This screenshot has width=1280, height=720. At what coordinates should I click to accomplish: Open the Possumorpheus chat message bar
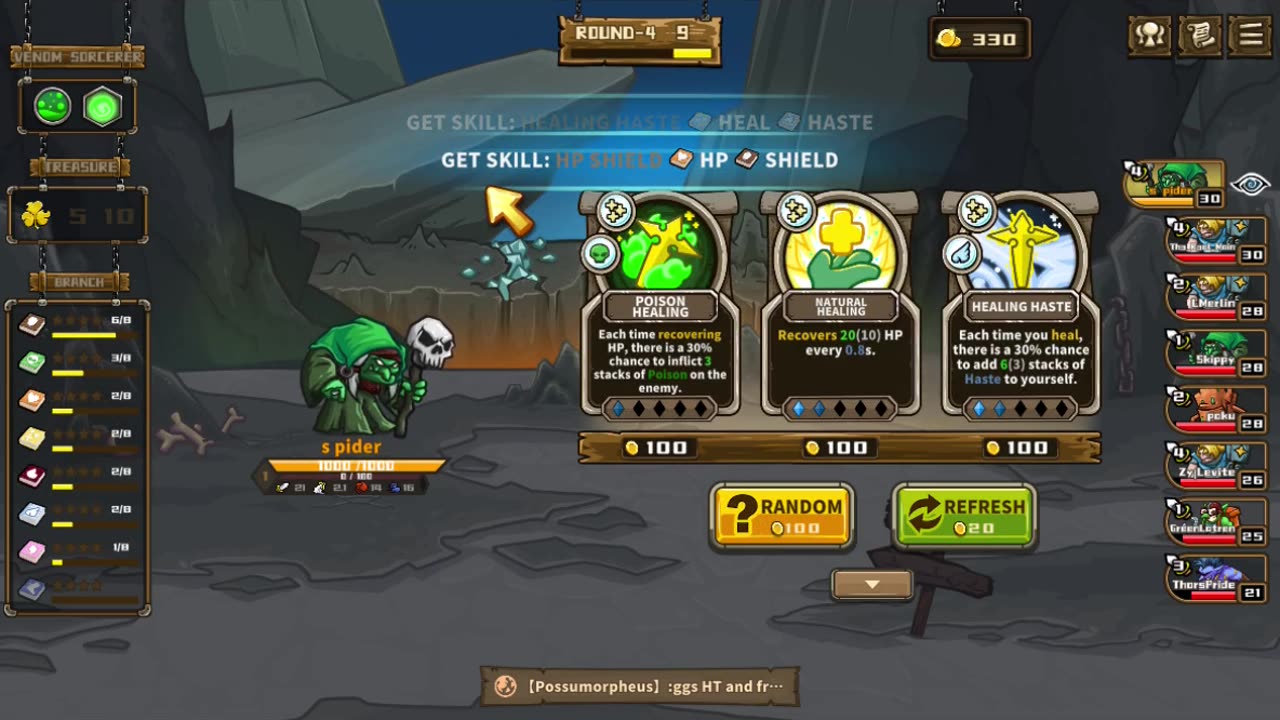[640, 686]
